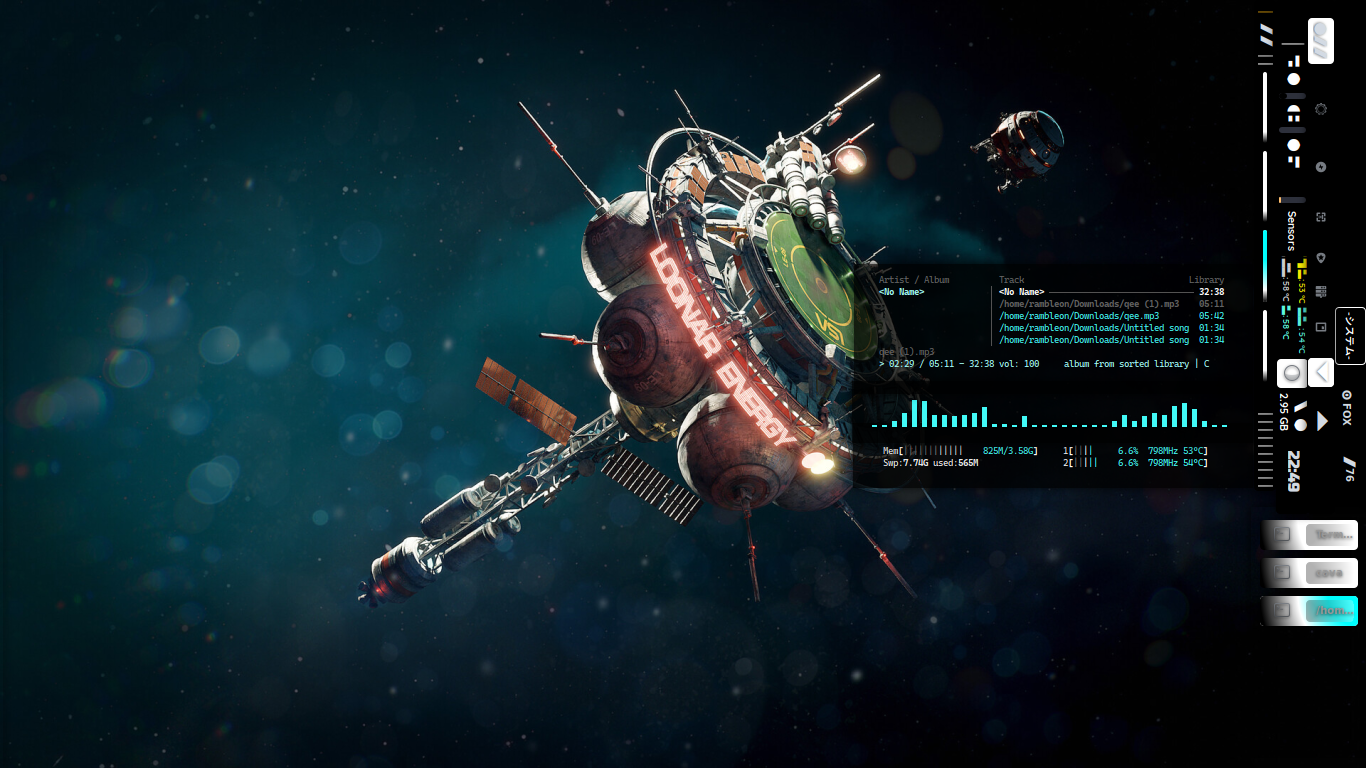Activate the lightning bolt power icon
Image resolution: width=1366 pixels, height=768 pixels.
click(1321, 167)
